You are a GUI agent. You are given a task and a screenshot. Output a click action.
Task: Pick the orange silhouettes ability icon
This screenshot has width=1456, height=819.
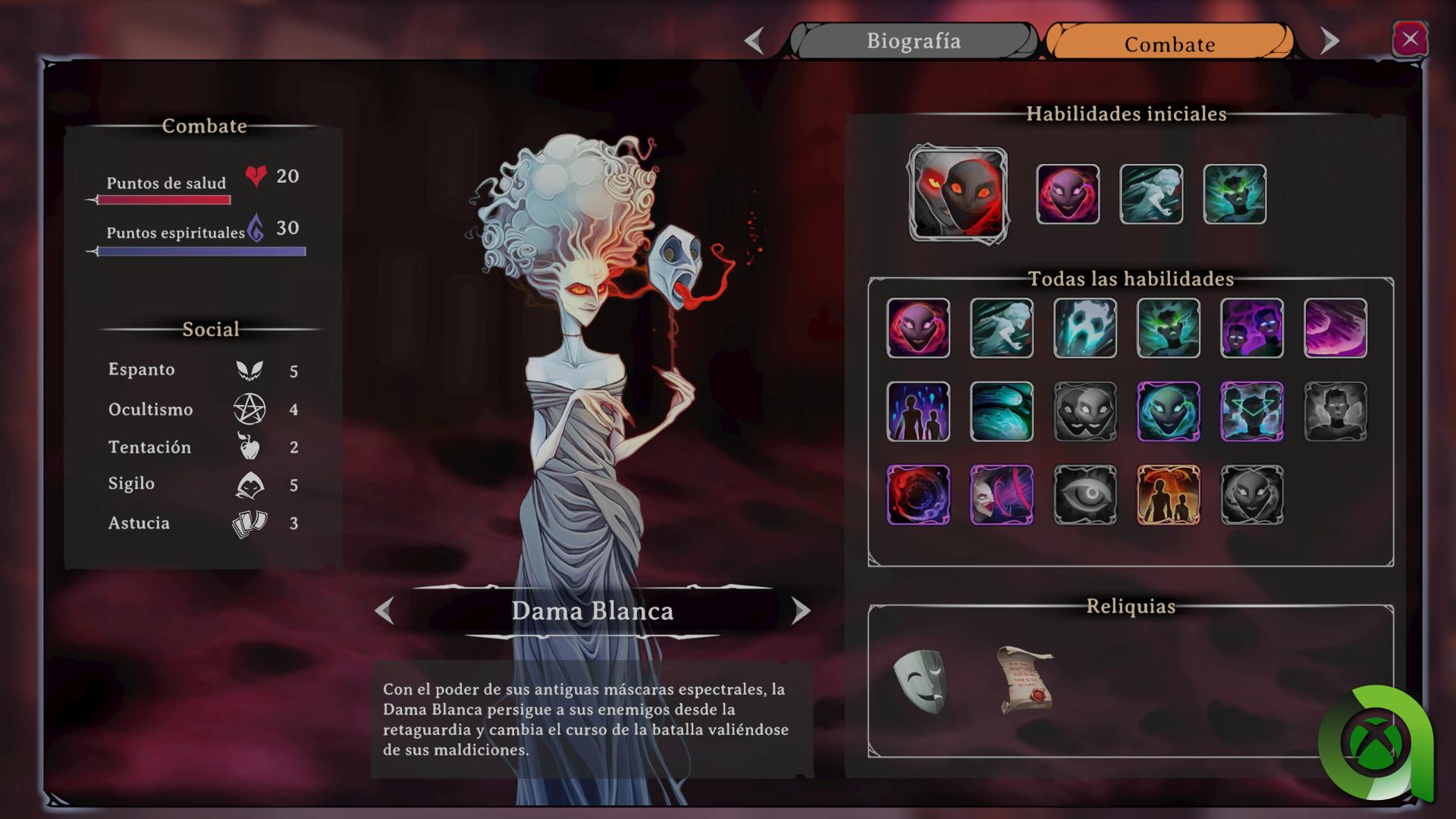pyautogui.click(x=1168, y=495)
